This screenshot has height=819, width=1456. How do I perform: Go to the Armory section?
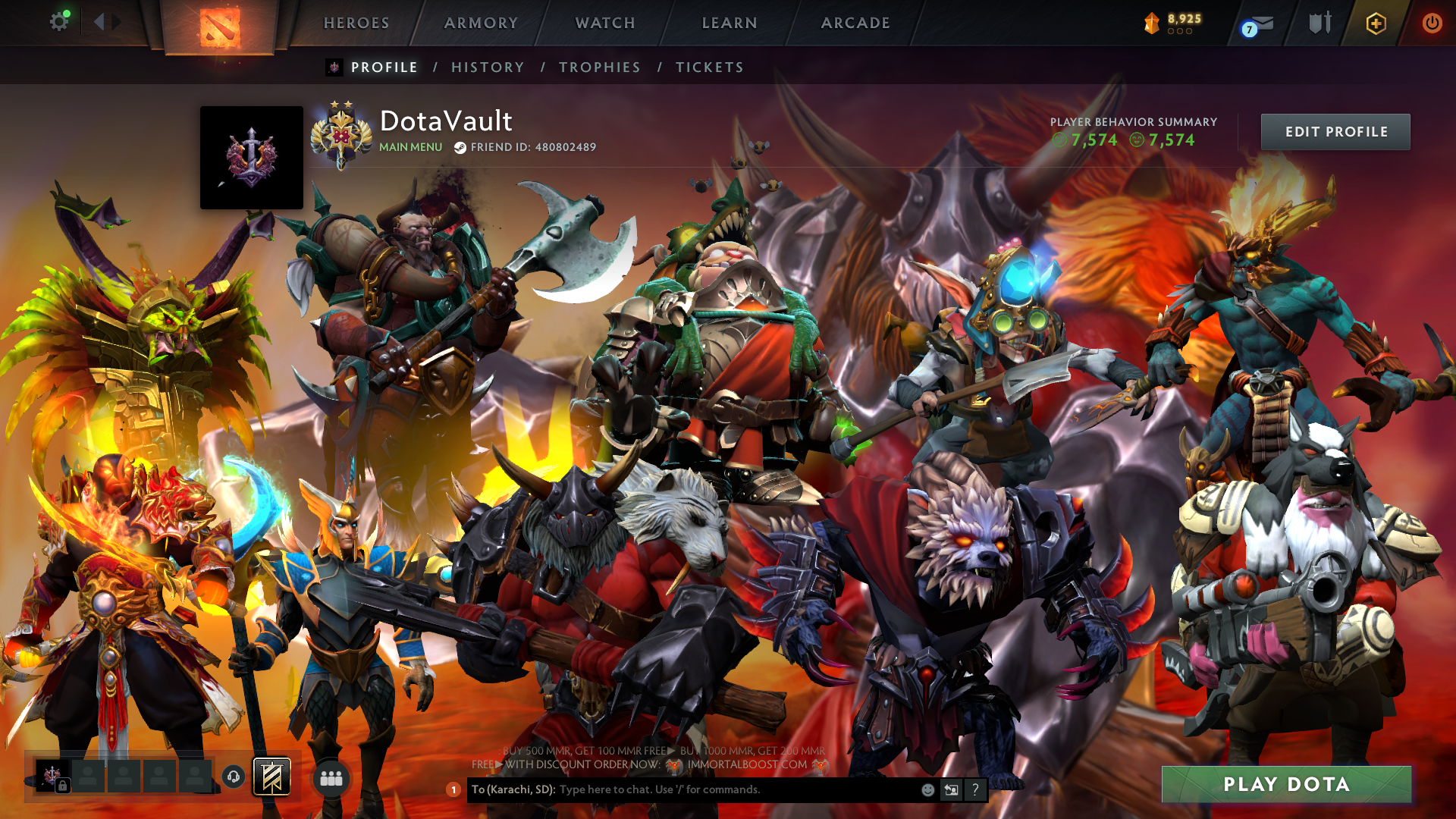pyautogui.click(x=481, y=23)
